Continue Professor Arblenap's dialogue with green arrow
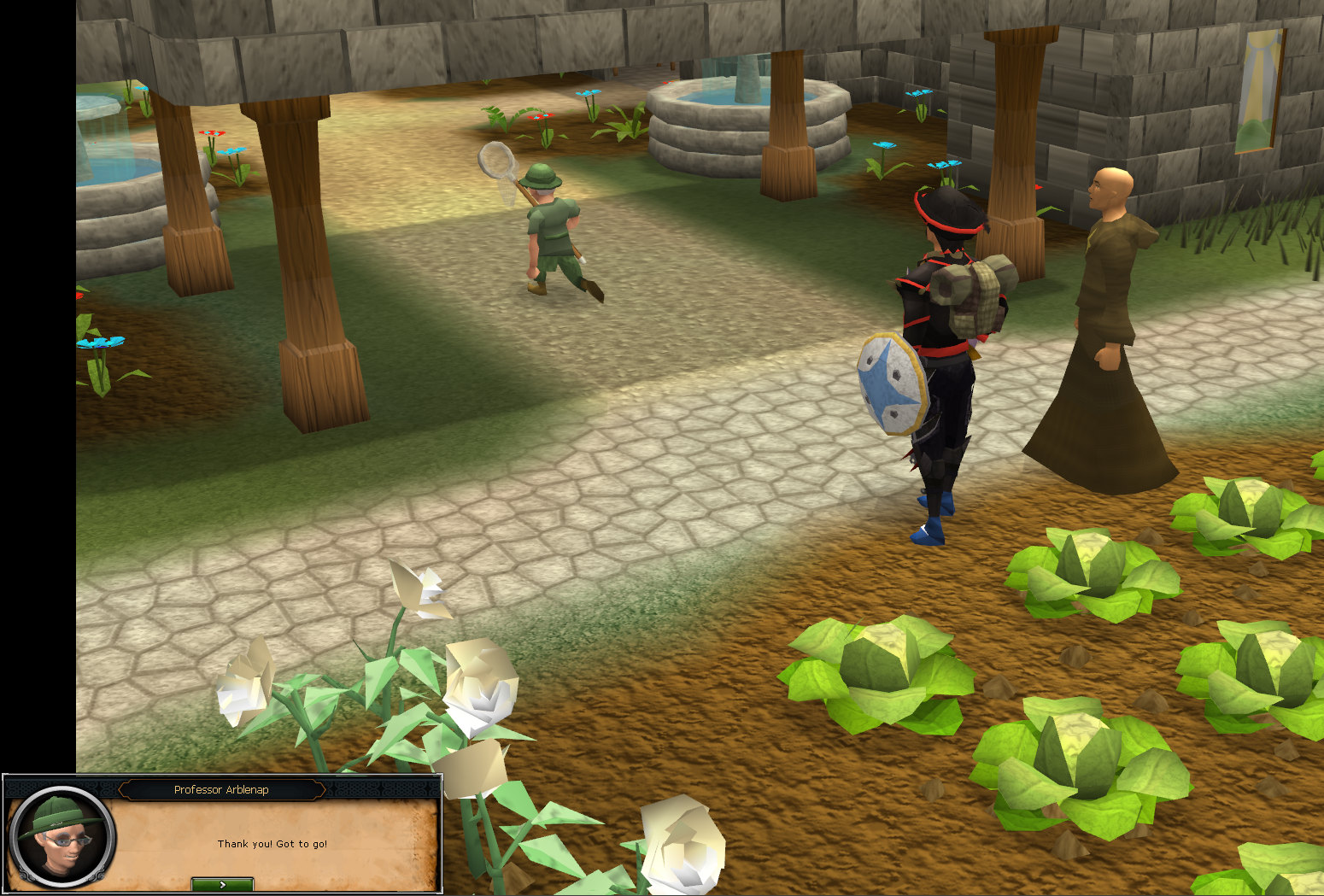 (222, 885)
